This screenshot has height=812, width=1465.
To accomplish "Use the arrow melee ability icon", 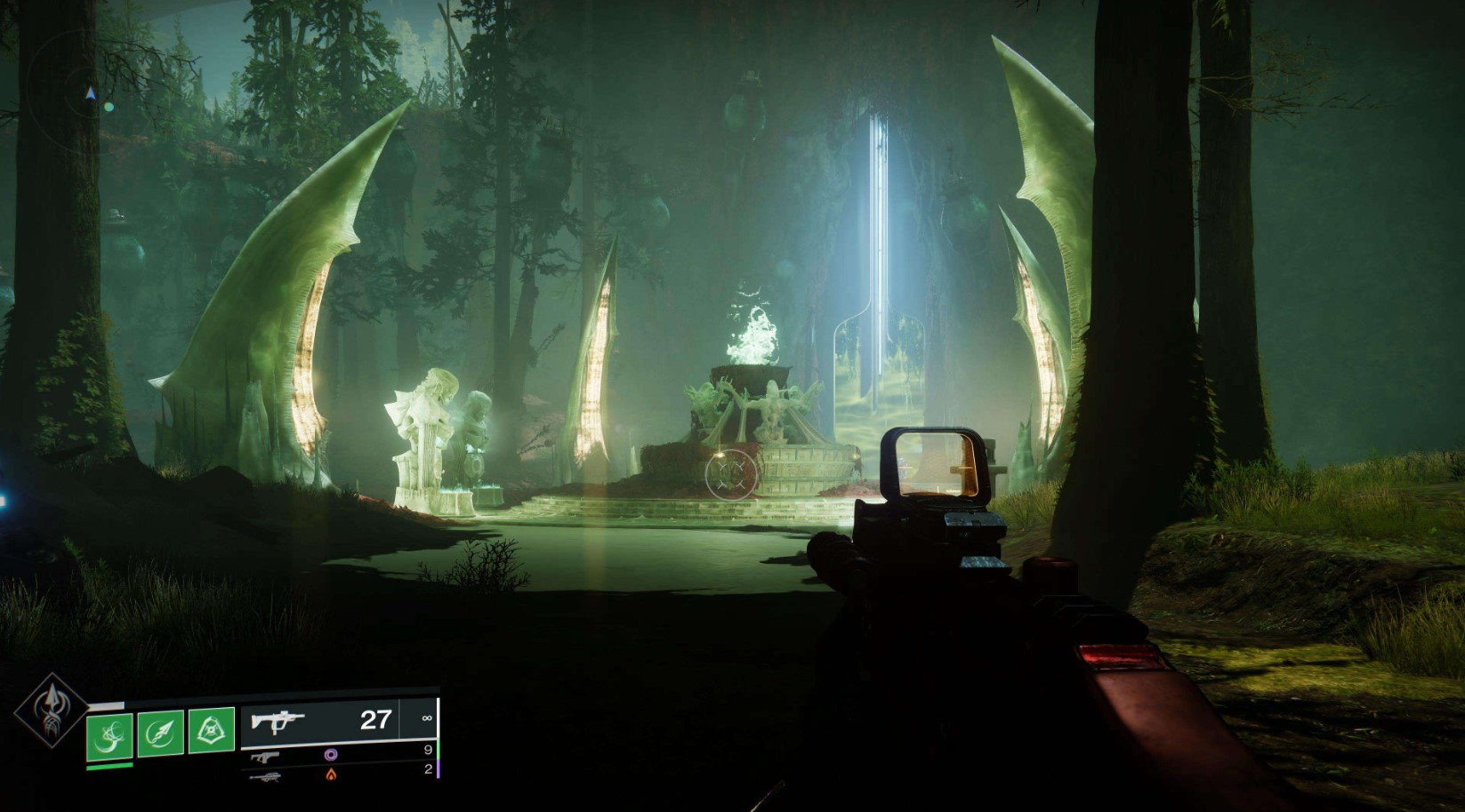I will (161, 732).
